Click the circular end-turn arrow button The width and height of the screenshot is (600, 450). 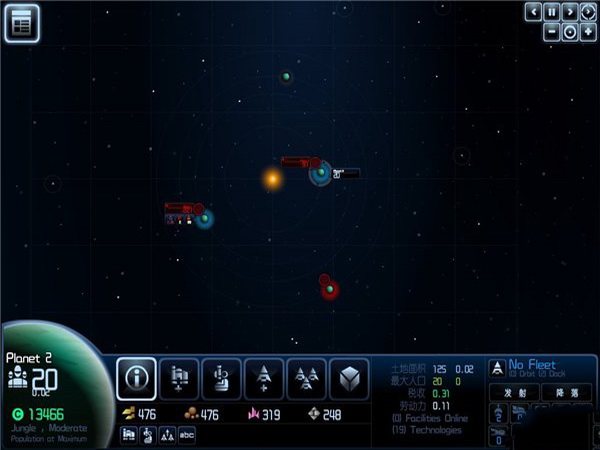point(587,12)
